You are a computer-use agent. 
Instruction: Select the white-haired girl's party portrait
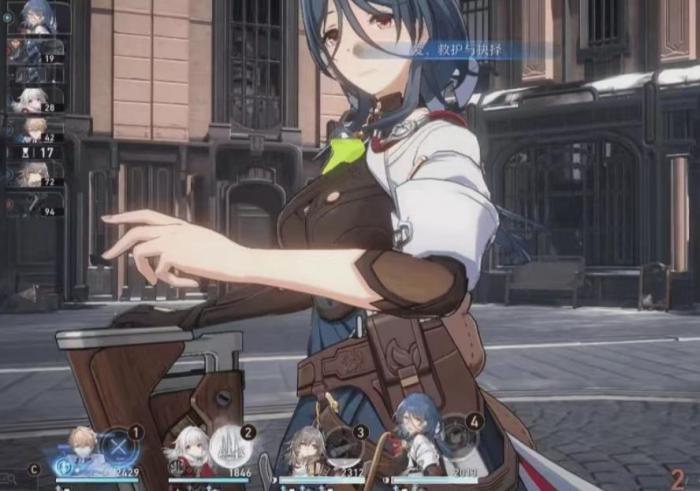coord(189,450)
